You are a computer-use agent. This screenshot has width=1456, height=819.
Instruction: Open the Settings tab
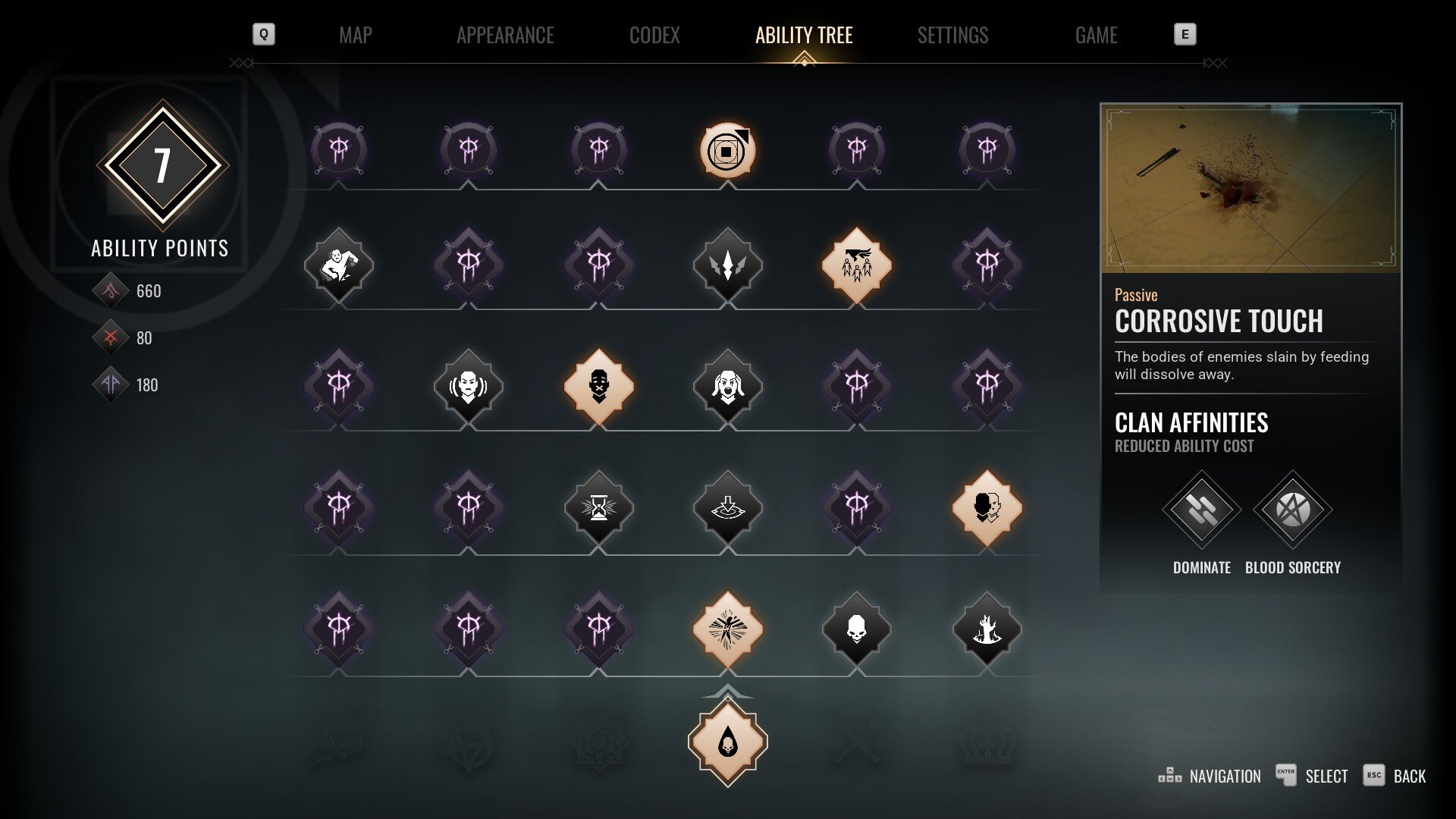952,35
